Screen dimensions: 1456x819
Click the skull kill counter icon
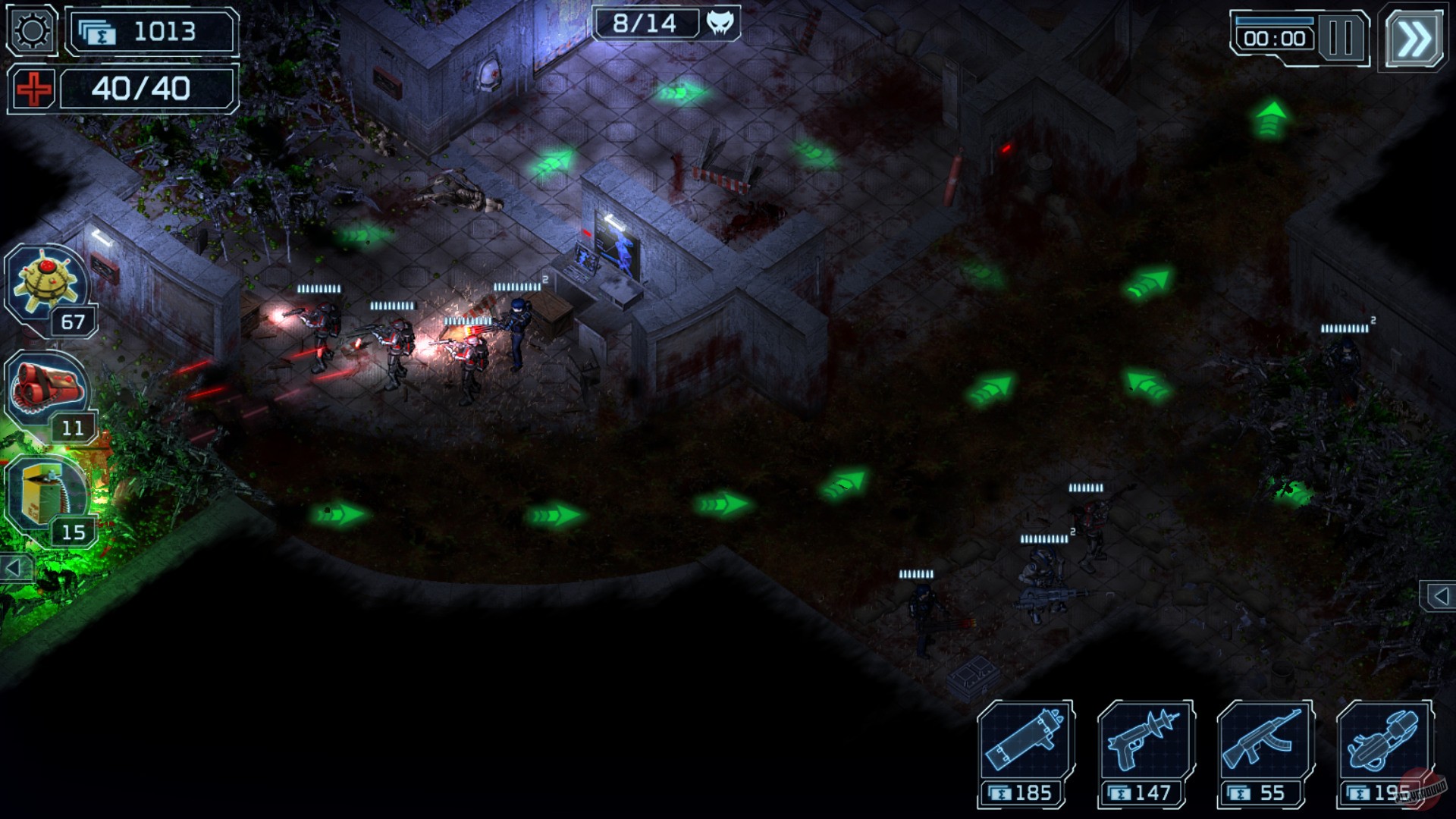[x=721, y=24]
